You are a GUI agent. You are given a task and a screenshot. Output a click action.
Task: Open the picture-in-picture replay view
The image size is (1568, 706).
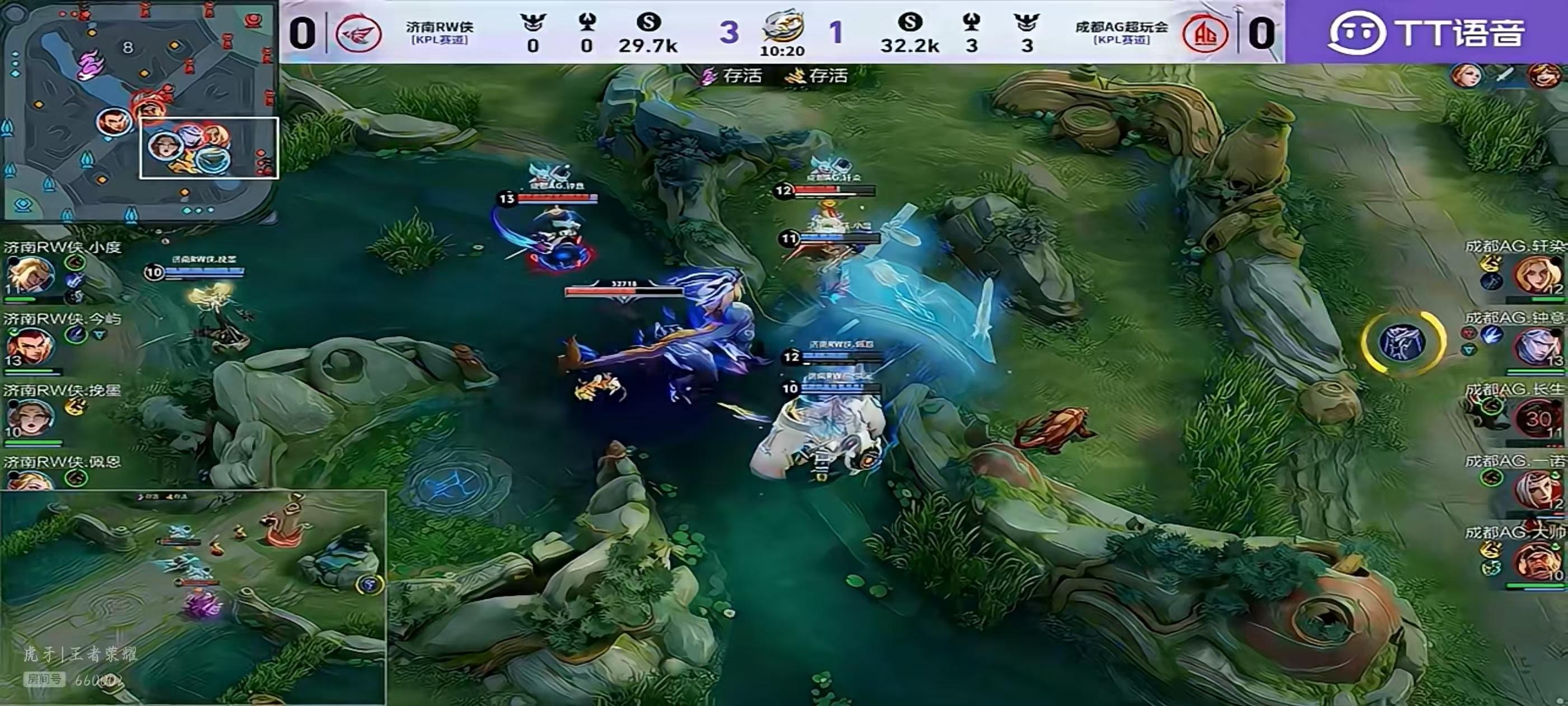[192, 597]
